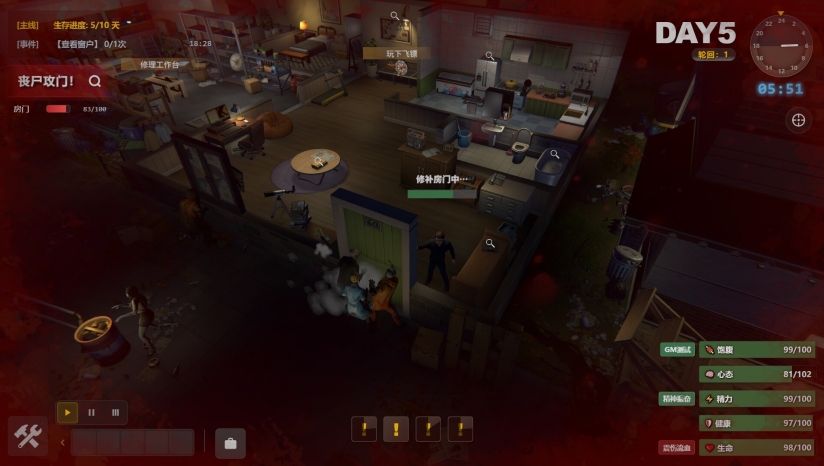824x466 pixels.
Task: Set game speed to normal play
Action: (67, 412)
